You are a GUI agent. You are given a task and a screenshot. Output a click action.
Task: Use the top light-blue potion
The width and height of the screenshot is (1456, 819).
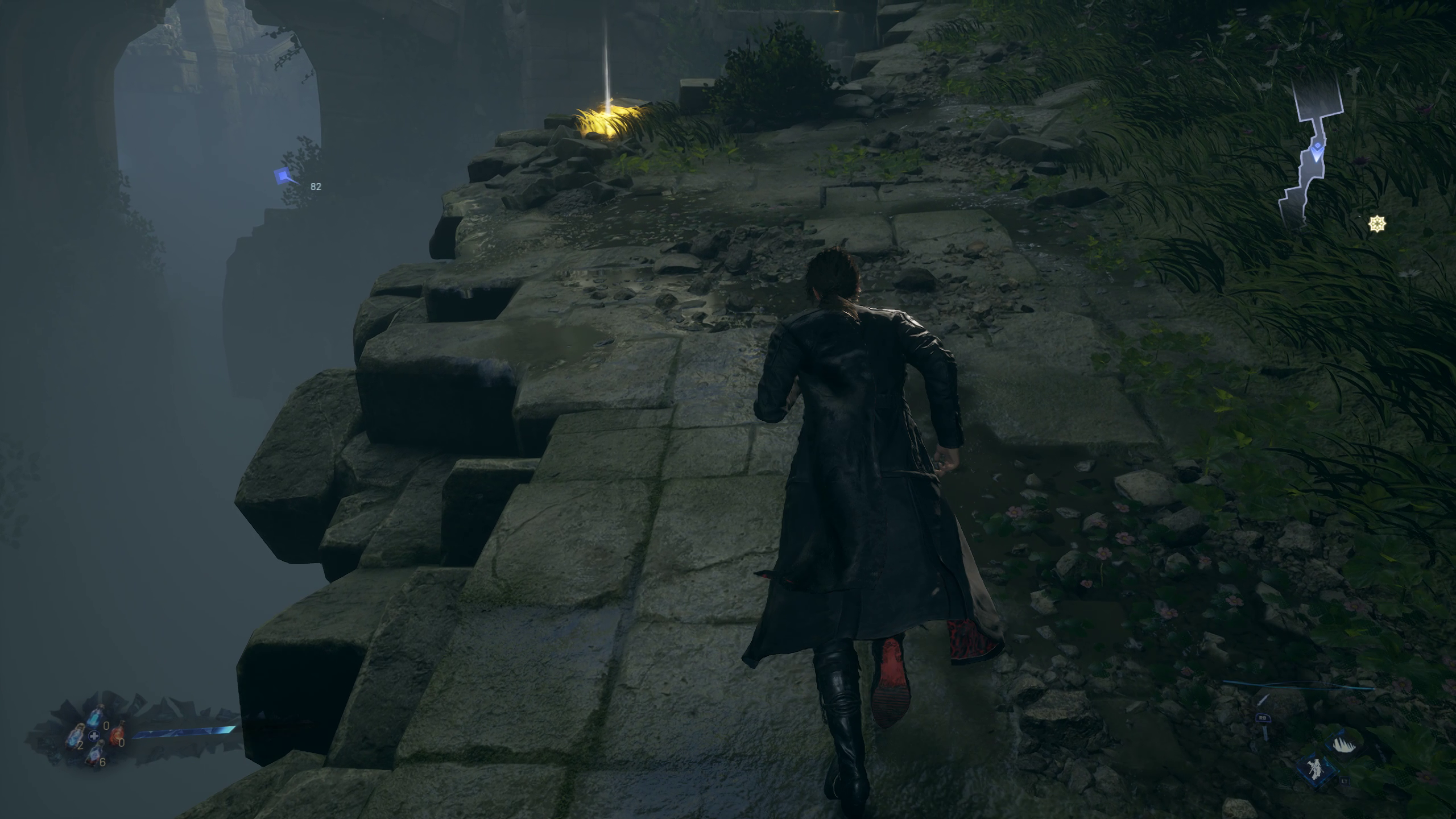point(97,717)
